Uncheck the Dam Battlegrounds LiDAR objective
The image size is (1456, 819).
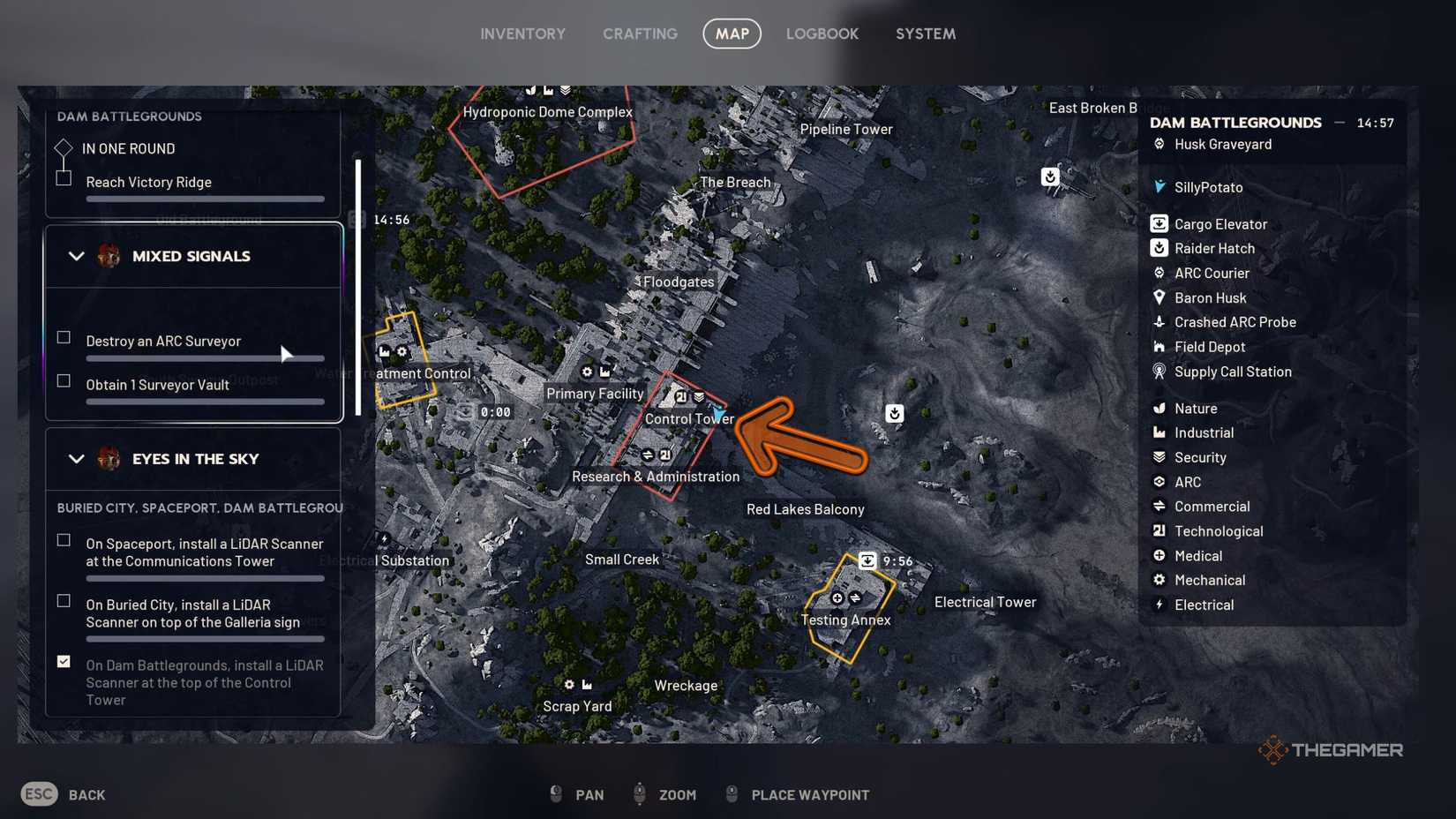63,660
